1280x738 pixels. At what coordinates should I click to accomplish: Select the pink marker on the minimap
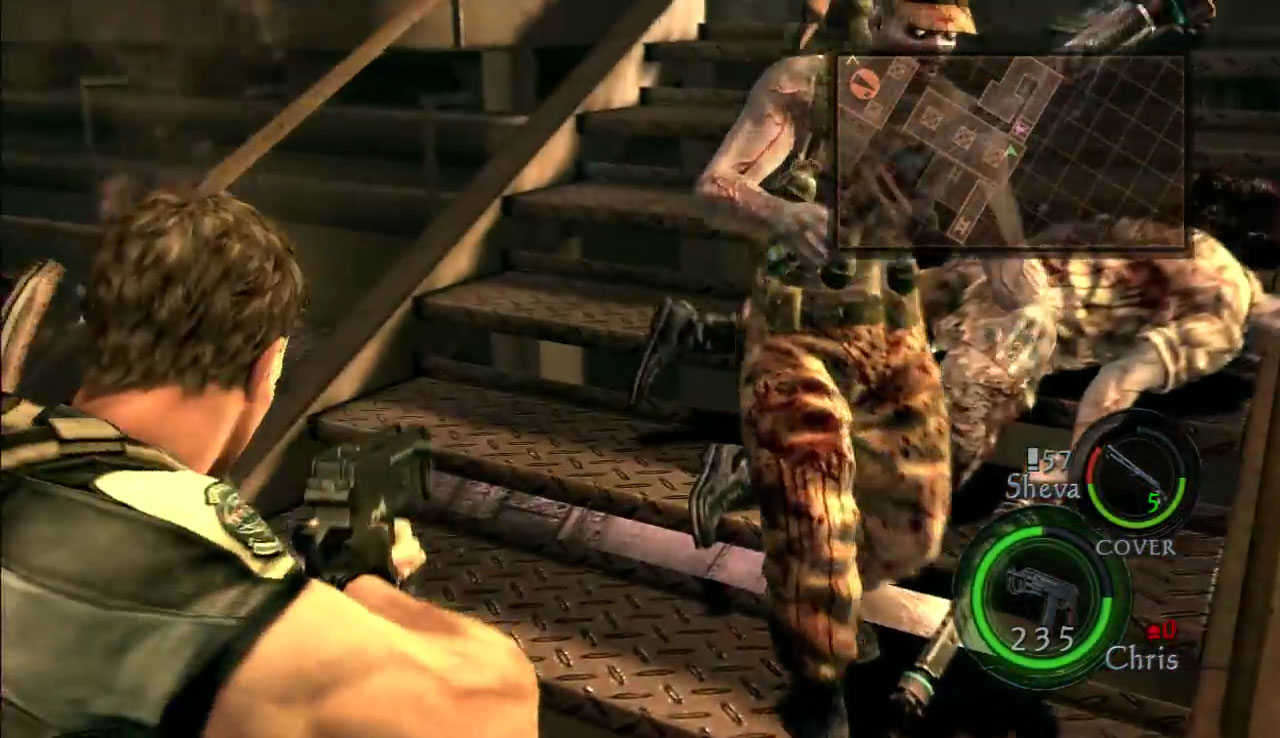(x=1020, y=126)
